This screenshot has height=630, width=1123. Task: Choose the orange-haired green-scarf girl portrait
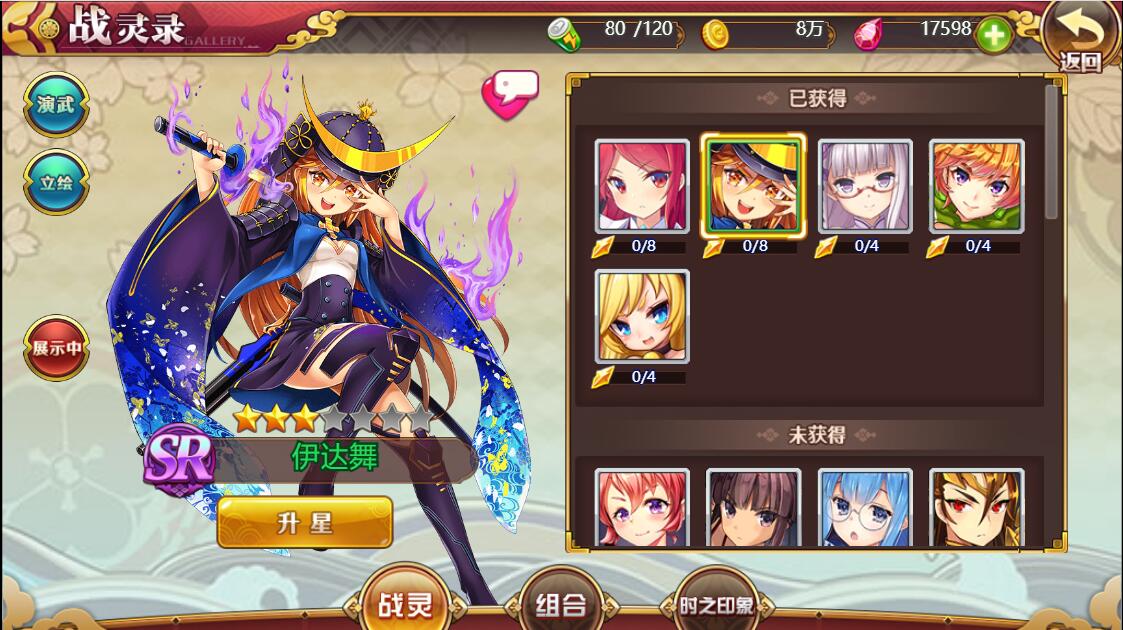point(976,186)
